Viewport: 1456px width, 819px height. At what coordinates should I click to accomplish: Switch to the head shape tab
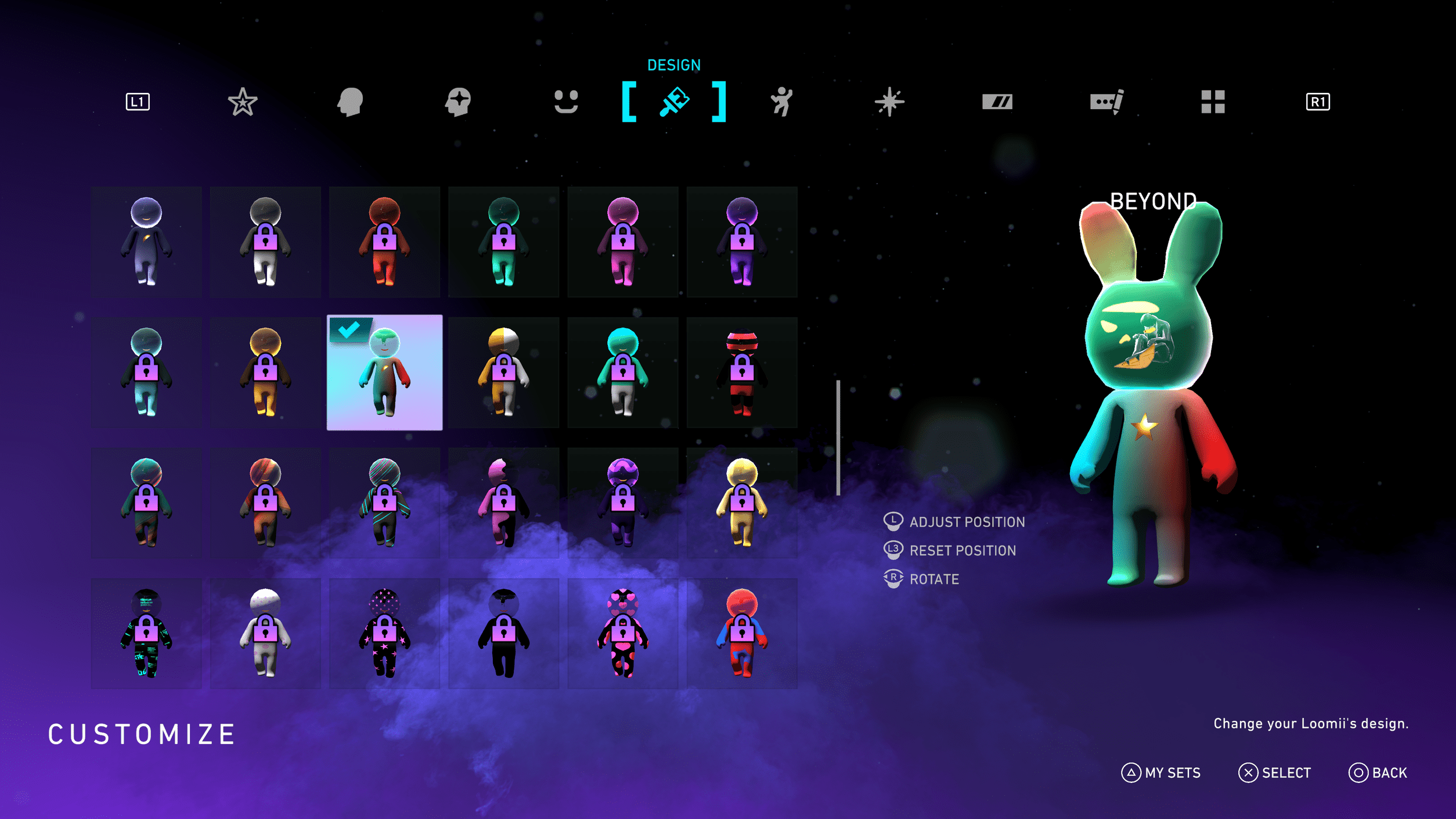tap(350, 102)
